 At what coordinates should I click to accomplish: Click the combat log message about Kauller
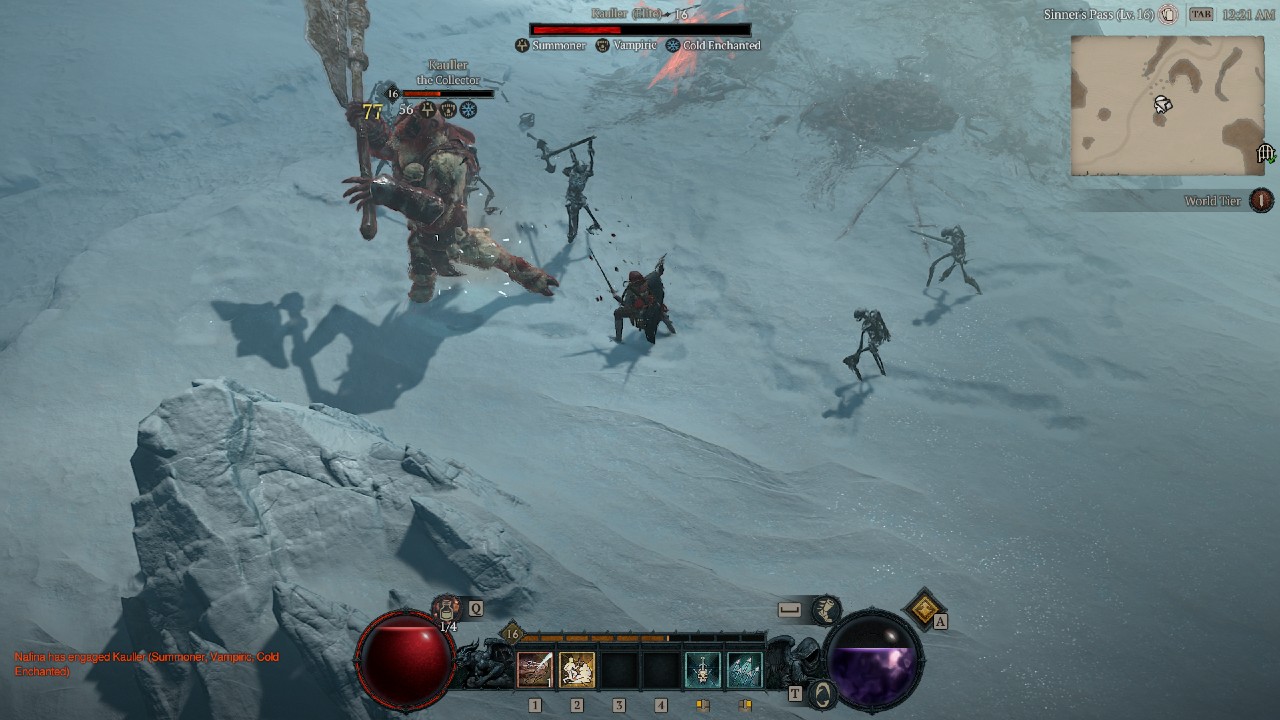point(147,664)
